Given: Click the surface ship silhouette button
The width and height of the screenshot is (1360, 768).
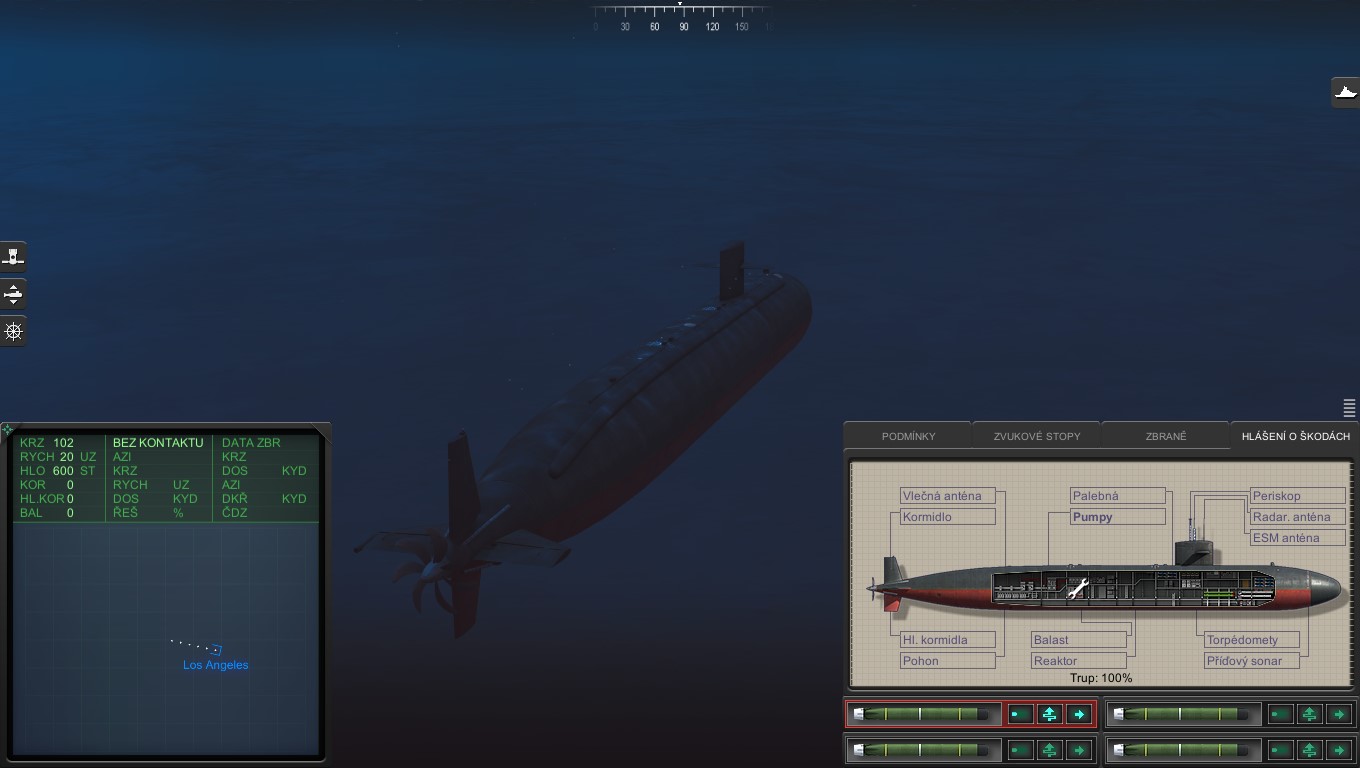Looking at the screenshot, I should point(1346,93).
